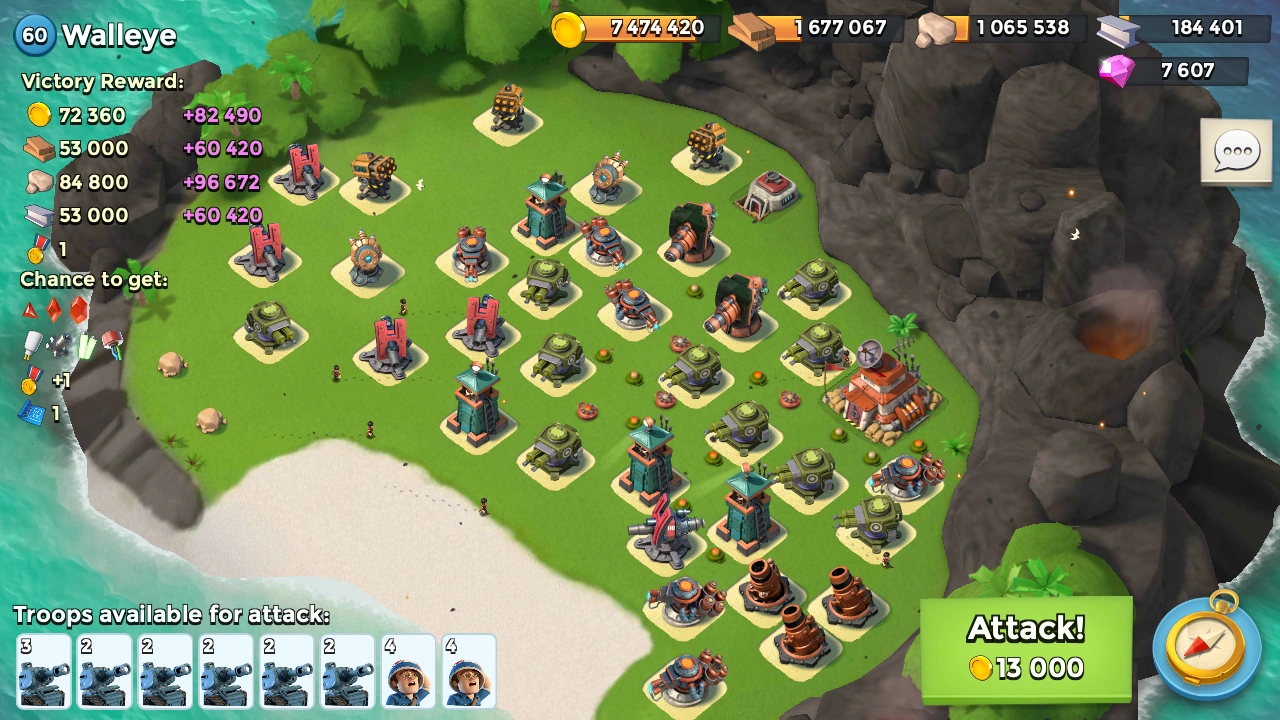Screen dimensions: 1280x720
Task: Open the chat bubble panel
Action: click(1236, 152)
